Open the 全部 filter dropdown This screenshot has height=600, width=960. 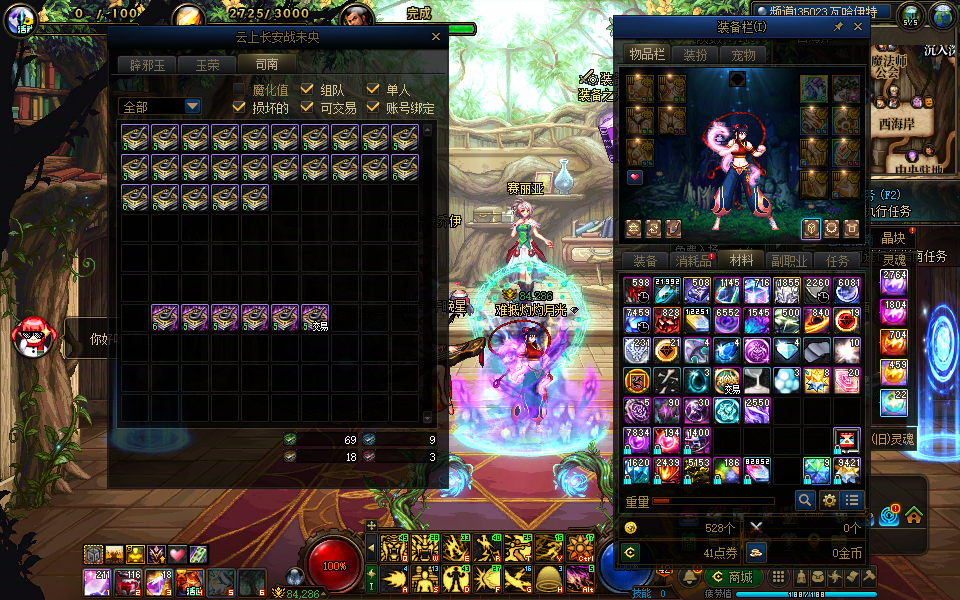(x=192, y=106)
